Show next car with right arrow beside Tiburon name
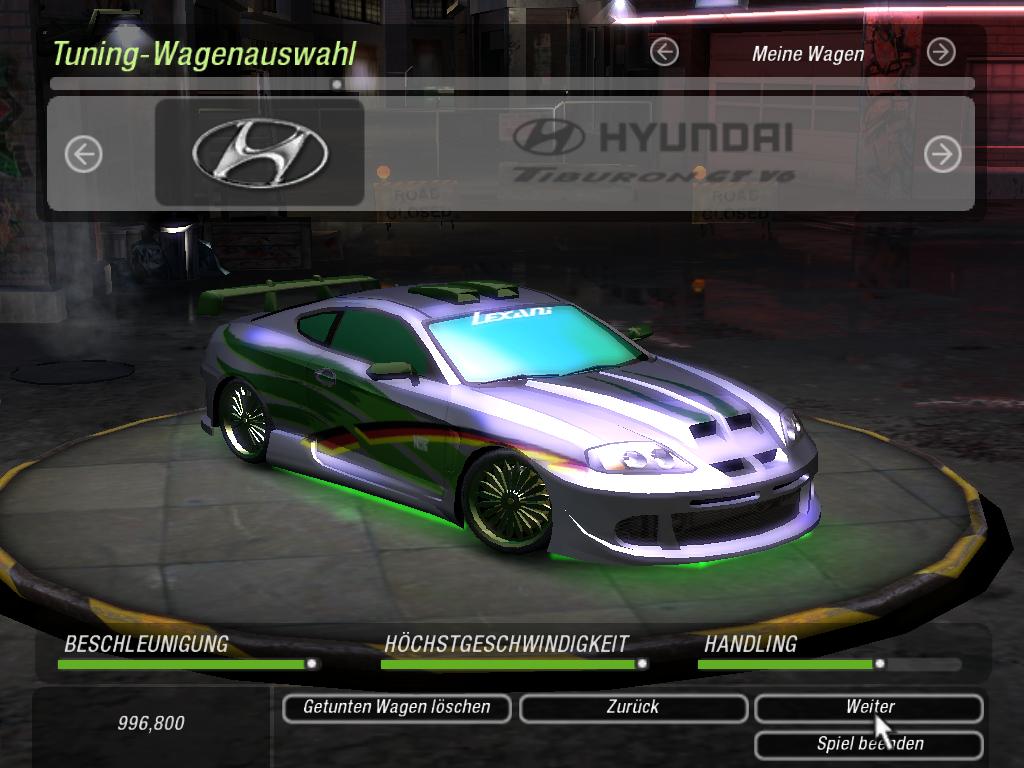The width and height of the screenshot is (1024, 768). [x=942, y=154]
